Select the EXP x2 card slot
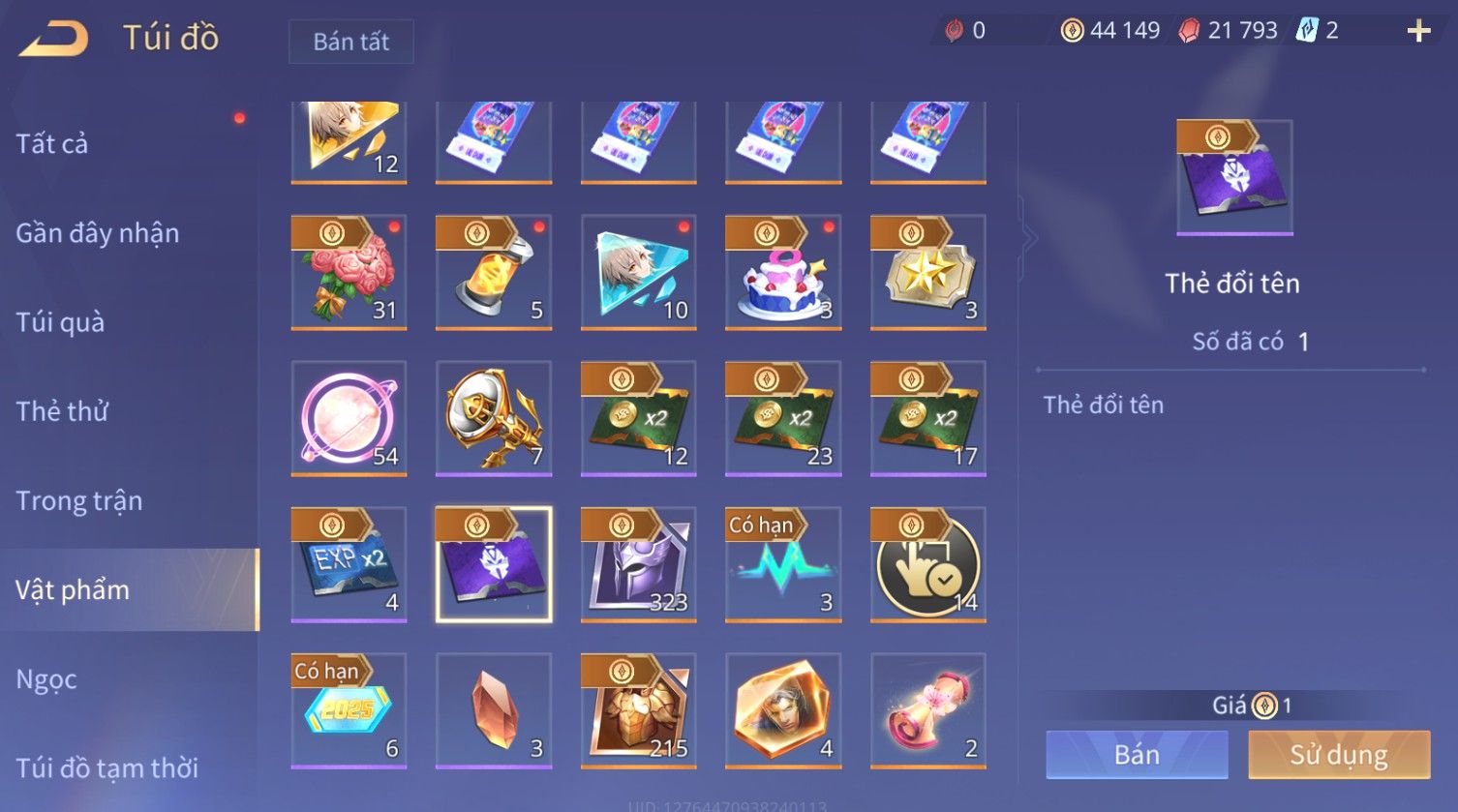 pyautogui.click(x=349, y=564)
